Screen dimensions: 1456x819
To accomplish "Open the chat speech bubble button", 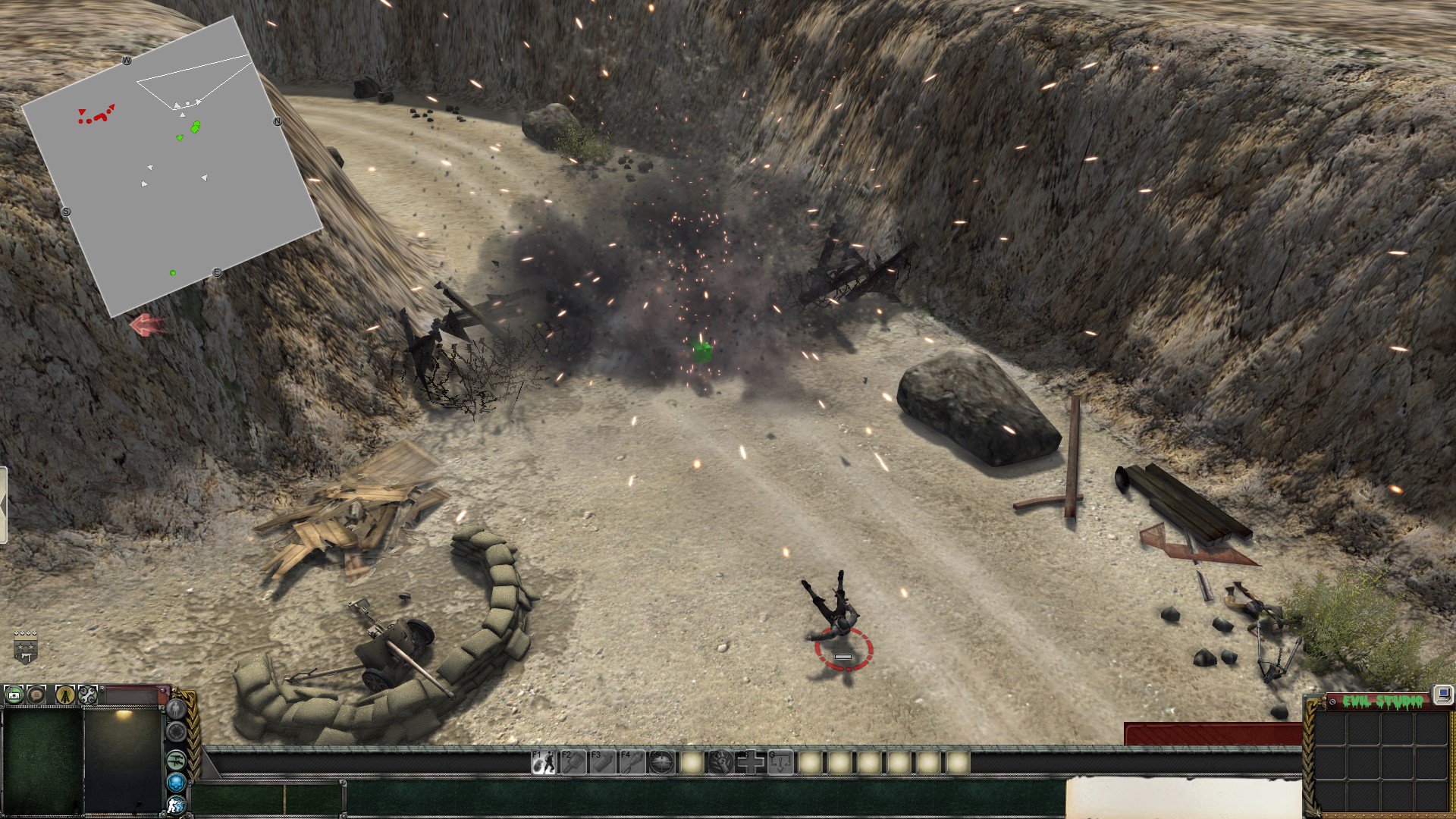I will (36, 694).
